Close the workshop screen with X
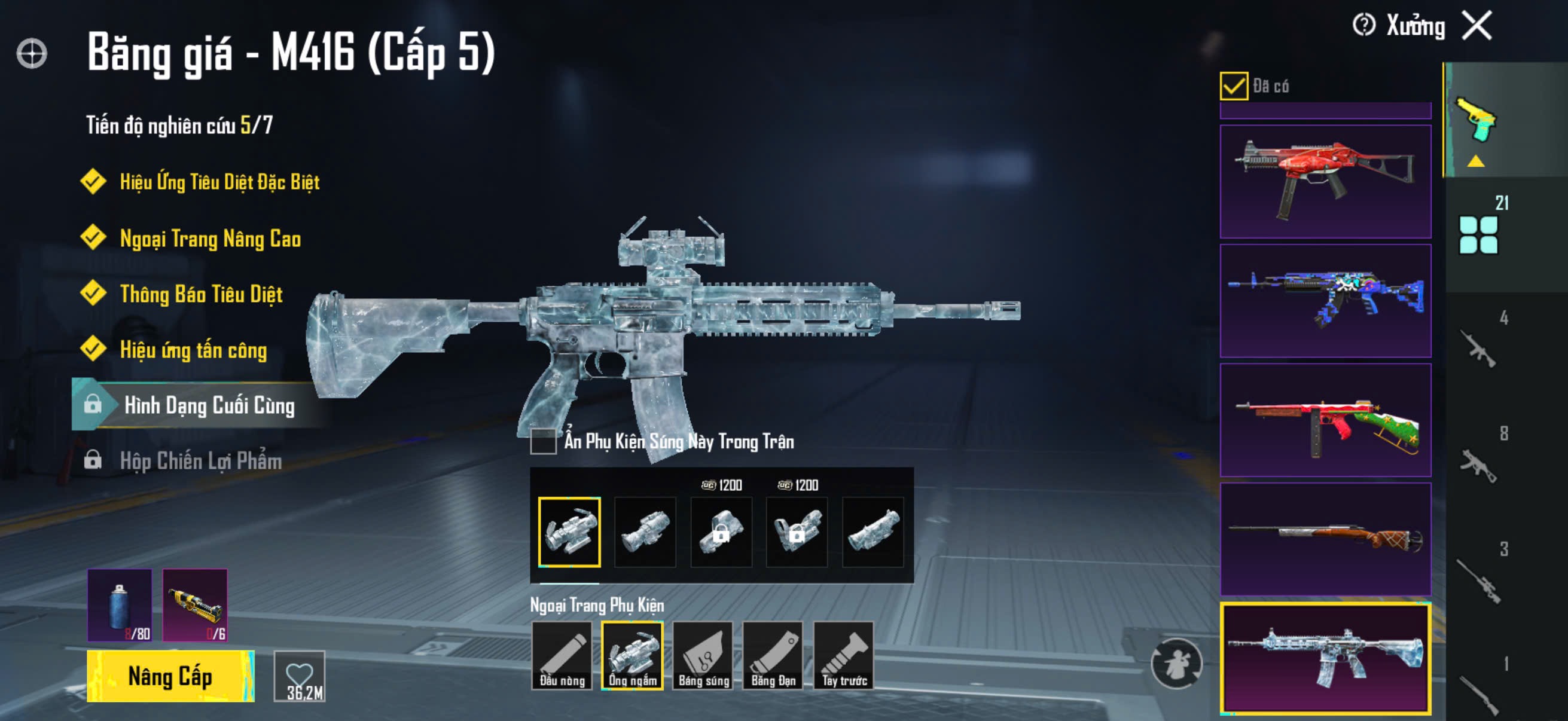 [x=1477, y=26]
